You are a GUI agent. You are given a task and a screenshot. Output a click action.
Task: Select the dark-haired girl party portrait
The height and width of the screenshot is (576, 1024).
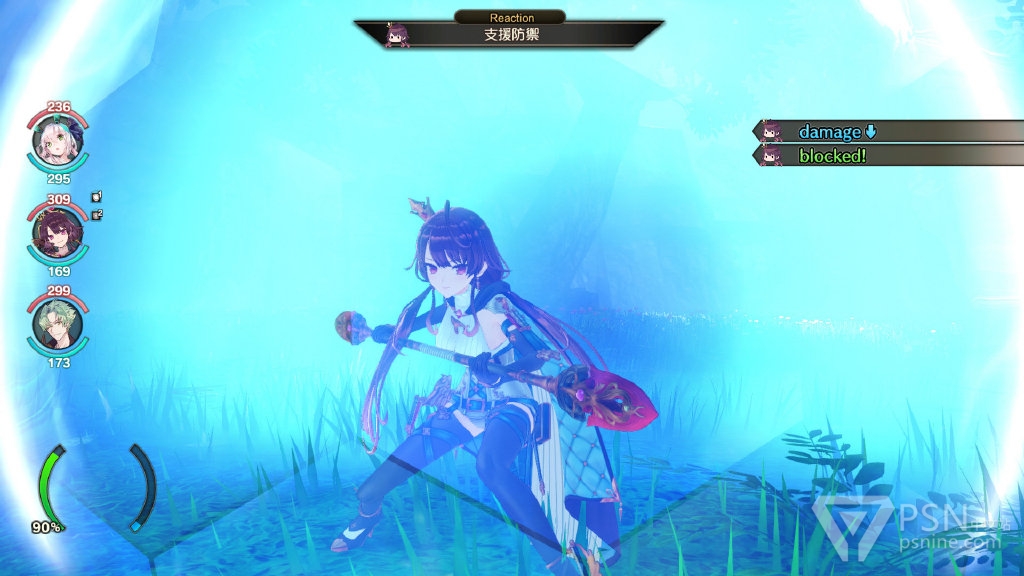[58, 235]
